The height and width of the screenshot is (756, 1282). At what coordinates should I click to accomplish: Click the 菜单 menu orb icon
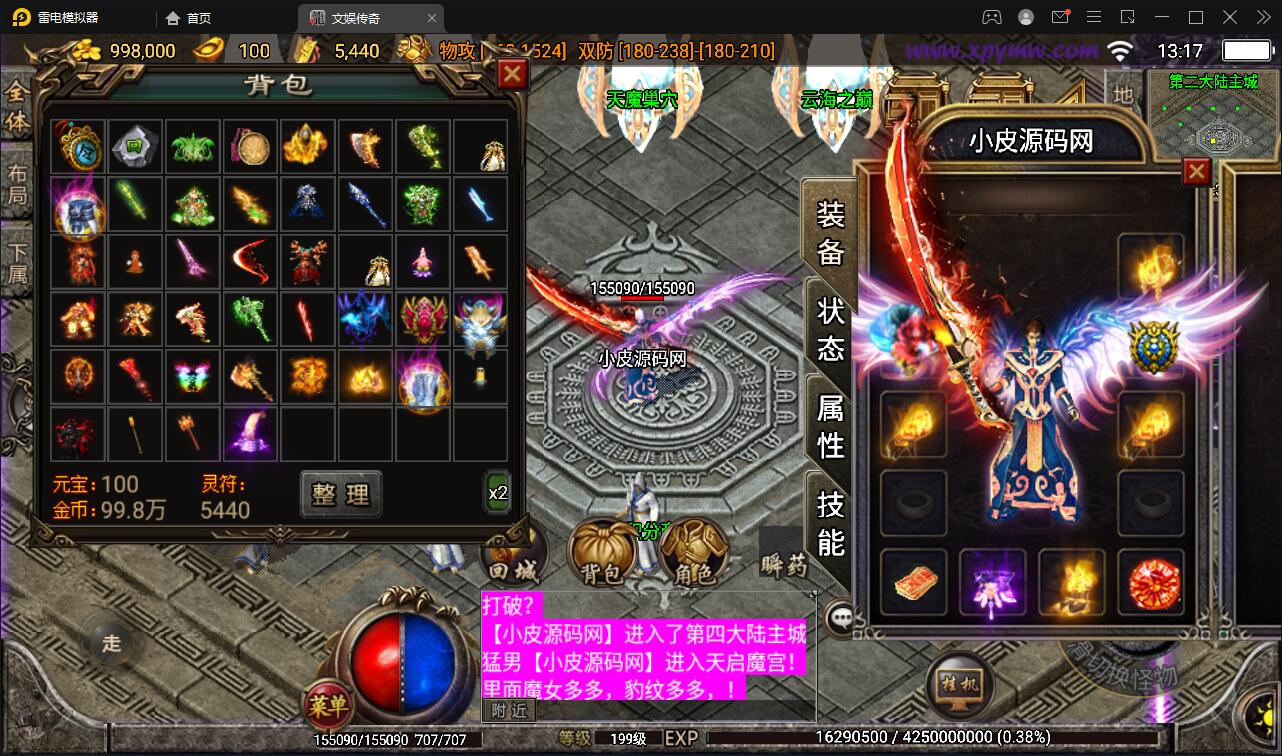(330, 705)
